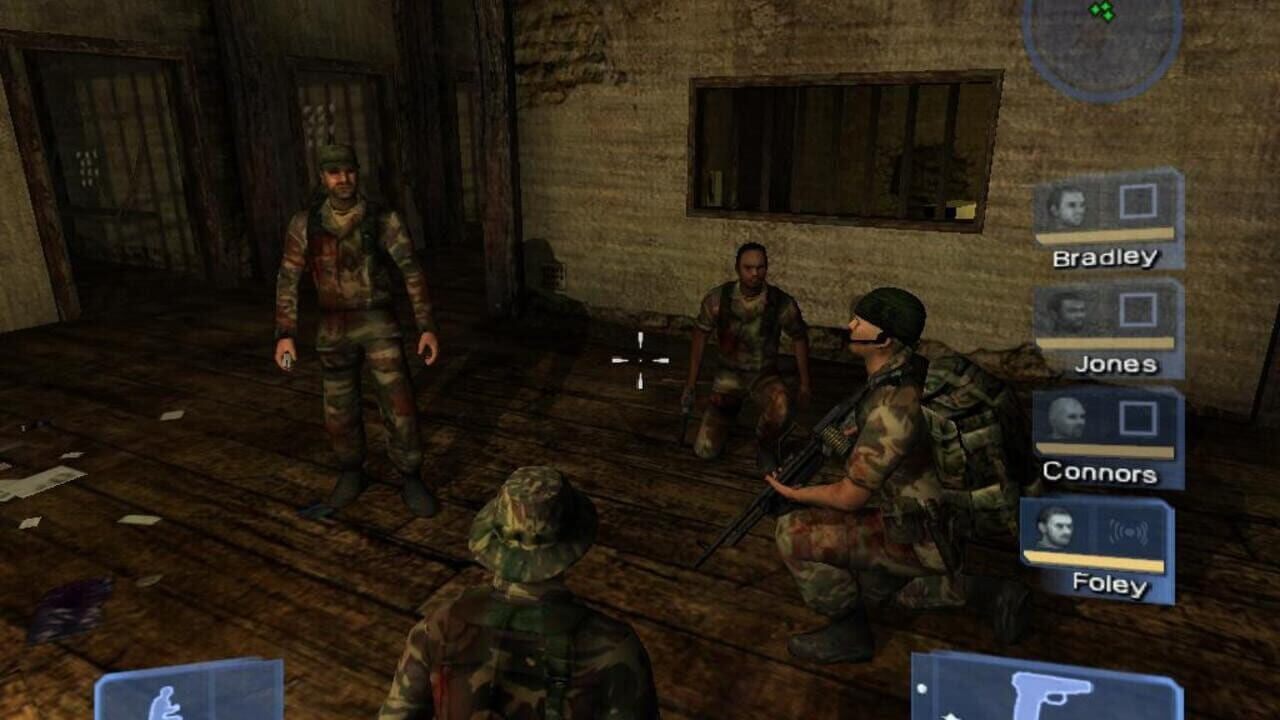1280x720 pixels.
Task: Choose Connors from the squad list
Action: [x=1107, y=437]
